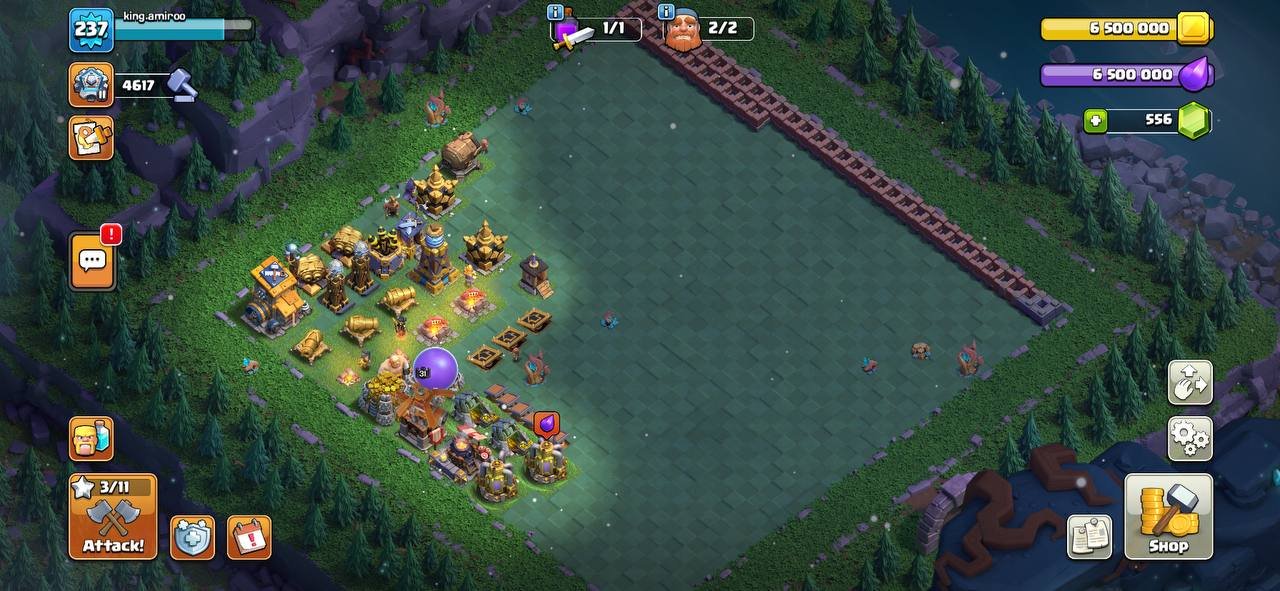The height and width of the screenshot is (591, 1280).
Task: Show info for the builder 2/2 counter
Action: click(x=667, y=12)
